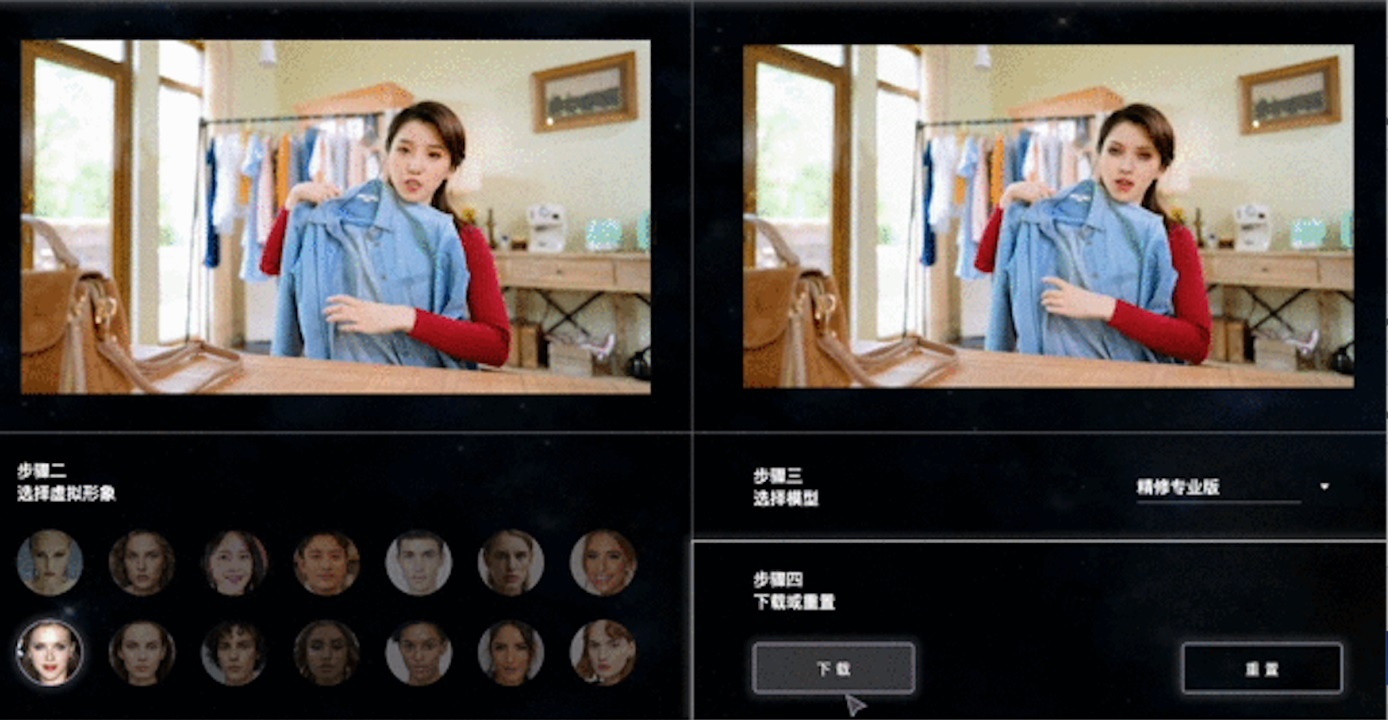Image resolution: width=1388 pixels, height=720 pixels.
Task: Select the blonde curly-haired avatar ending the top row
Action: (605, 563)
